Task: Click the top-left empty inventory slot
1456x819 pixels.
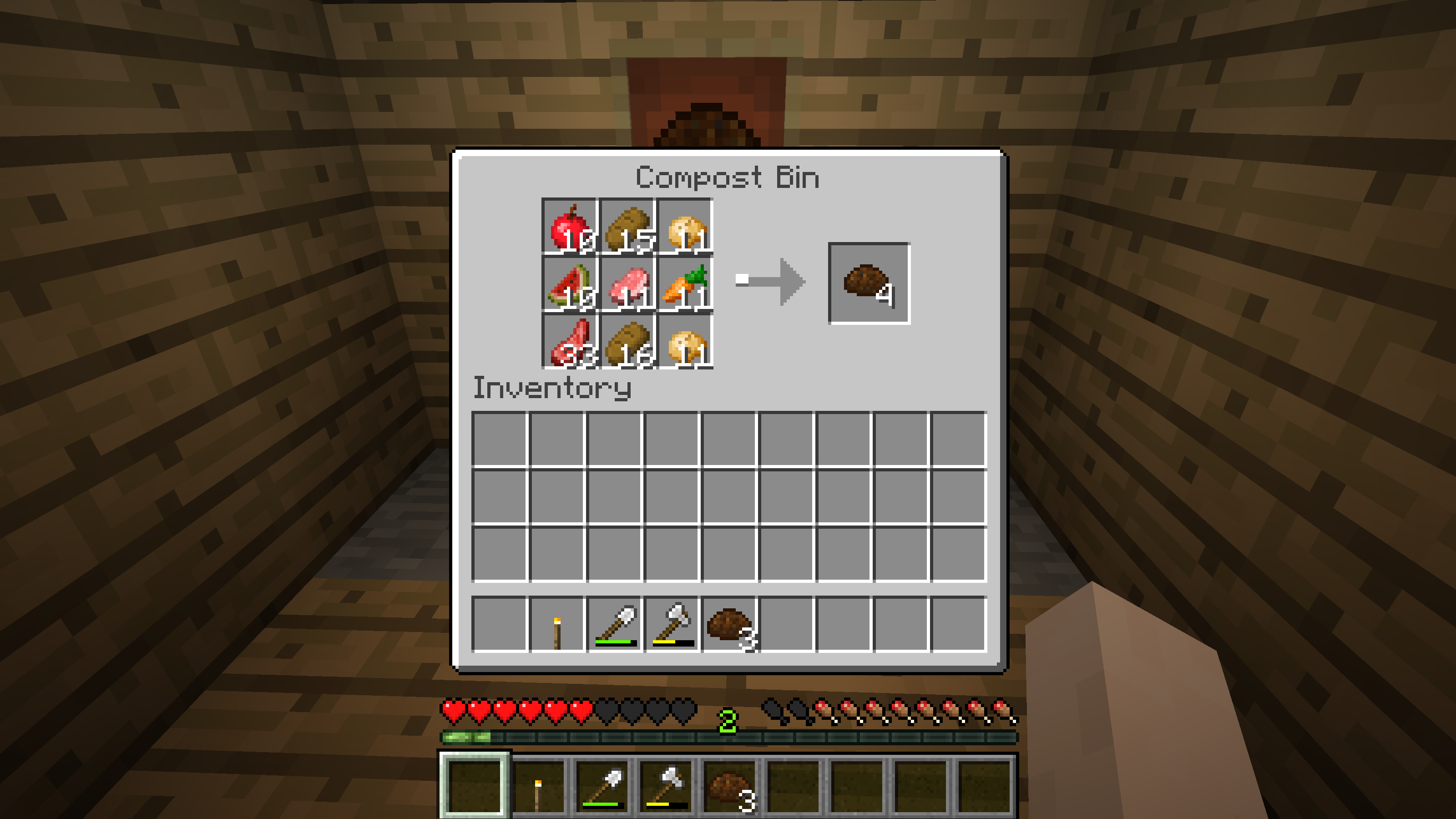Action: pos(500,438)
